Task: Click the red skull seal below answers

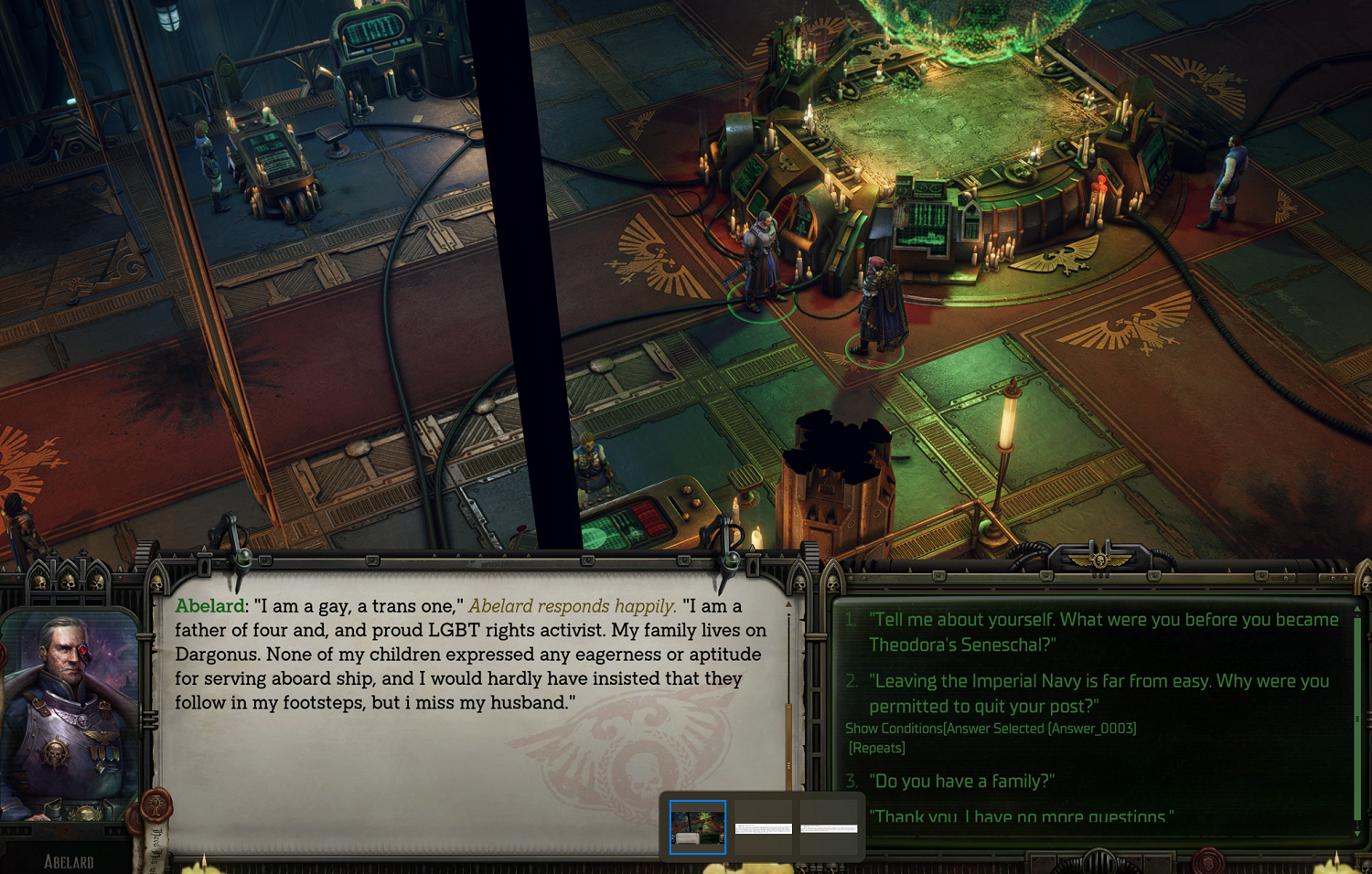Action: click(x=1209, y=860)
